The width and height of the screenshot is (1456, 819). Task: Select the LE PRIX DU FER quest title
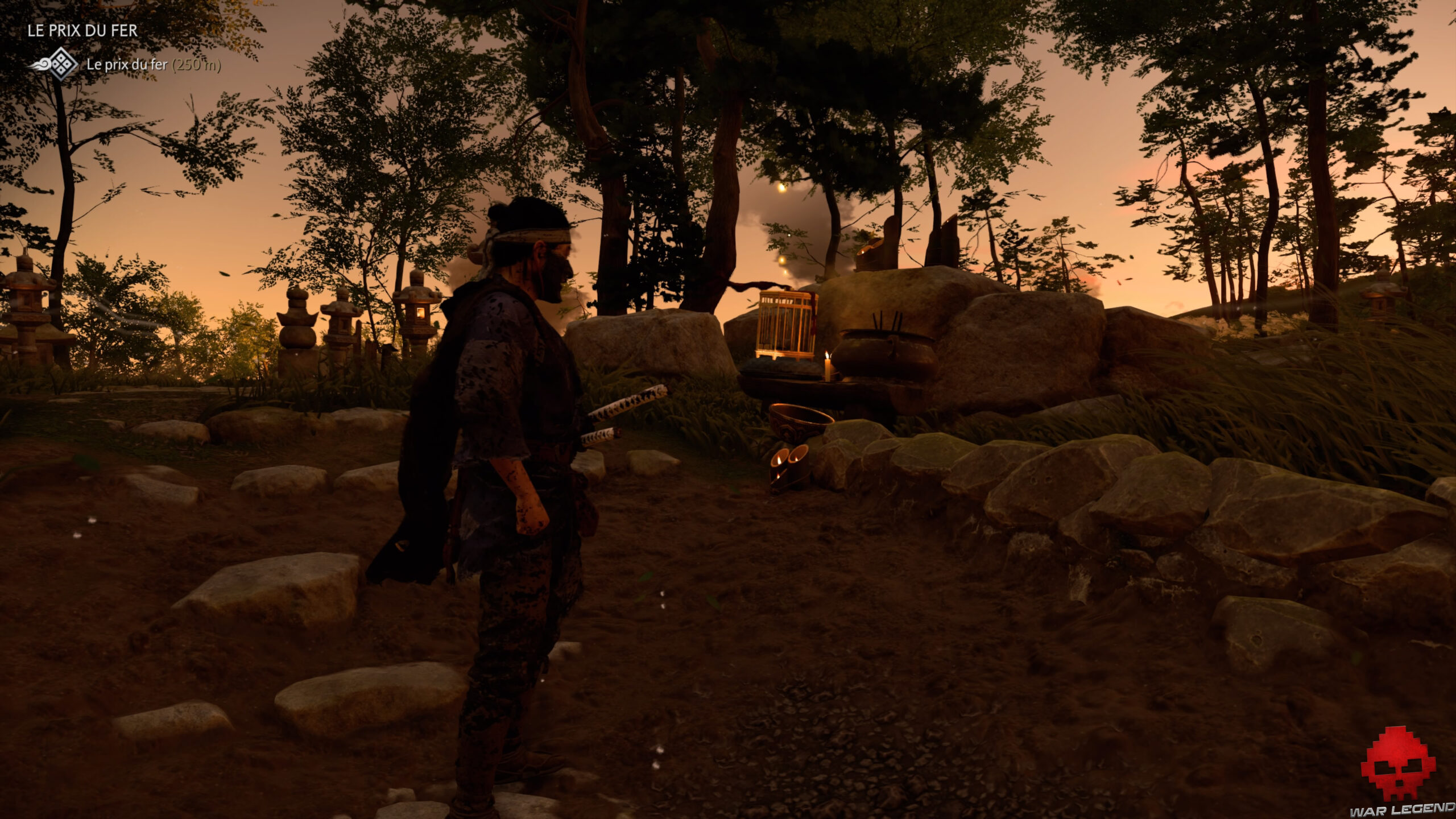(x=82, y=30)
